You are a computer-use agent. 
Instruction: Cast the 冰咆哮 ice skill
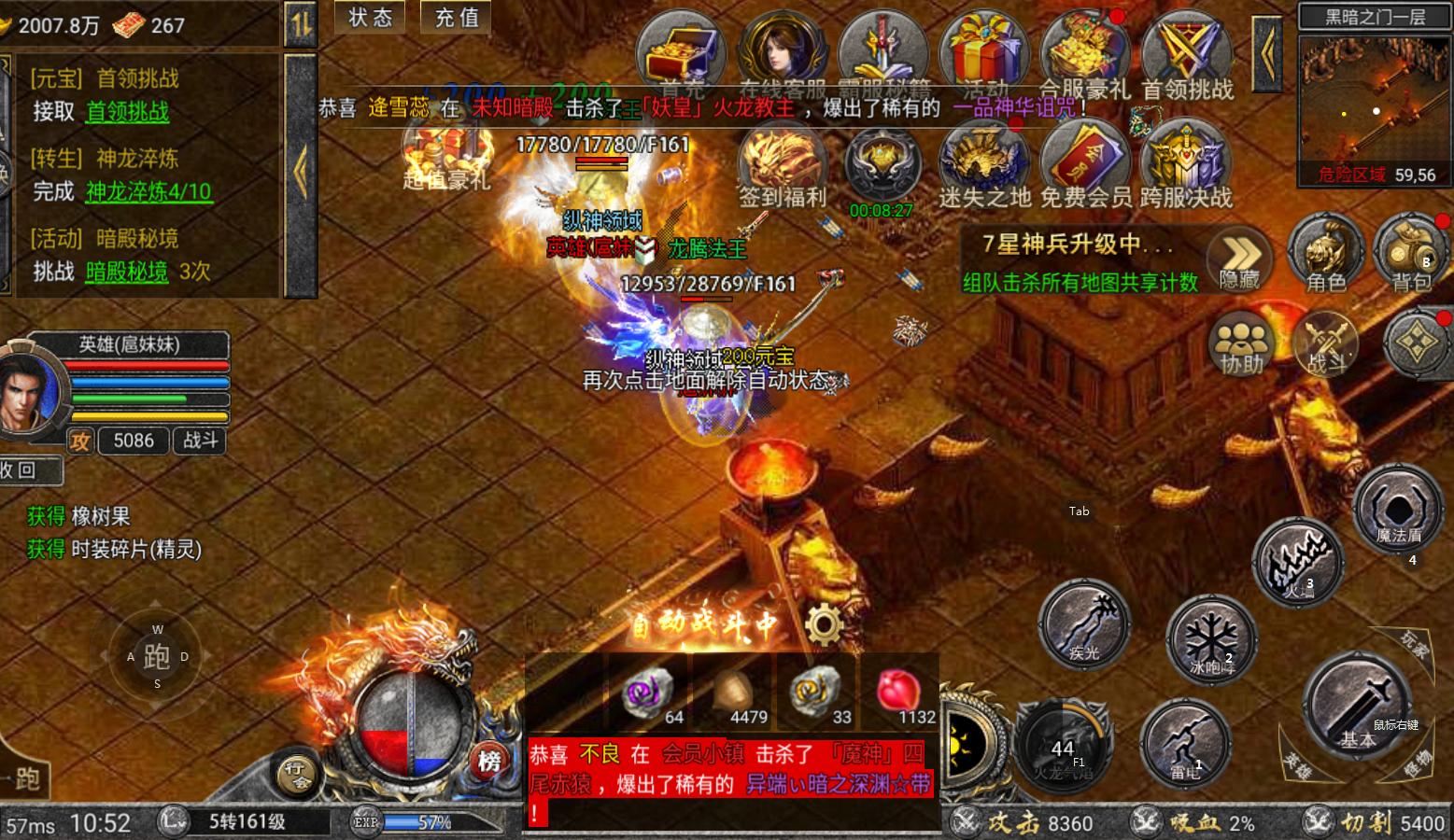pyautogui.click(x=1209, y=639)
